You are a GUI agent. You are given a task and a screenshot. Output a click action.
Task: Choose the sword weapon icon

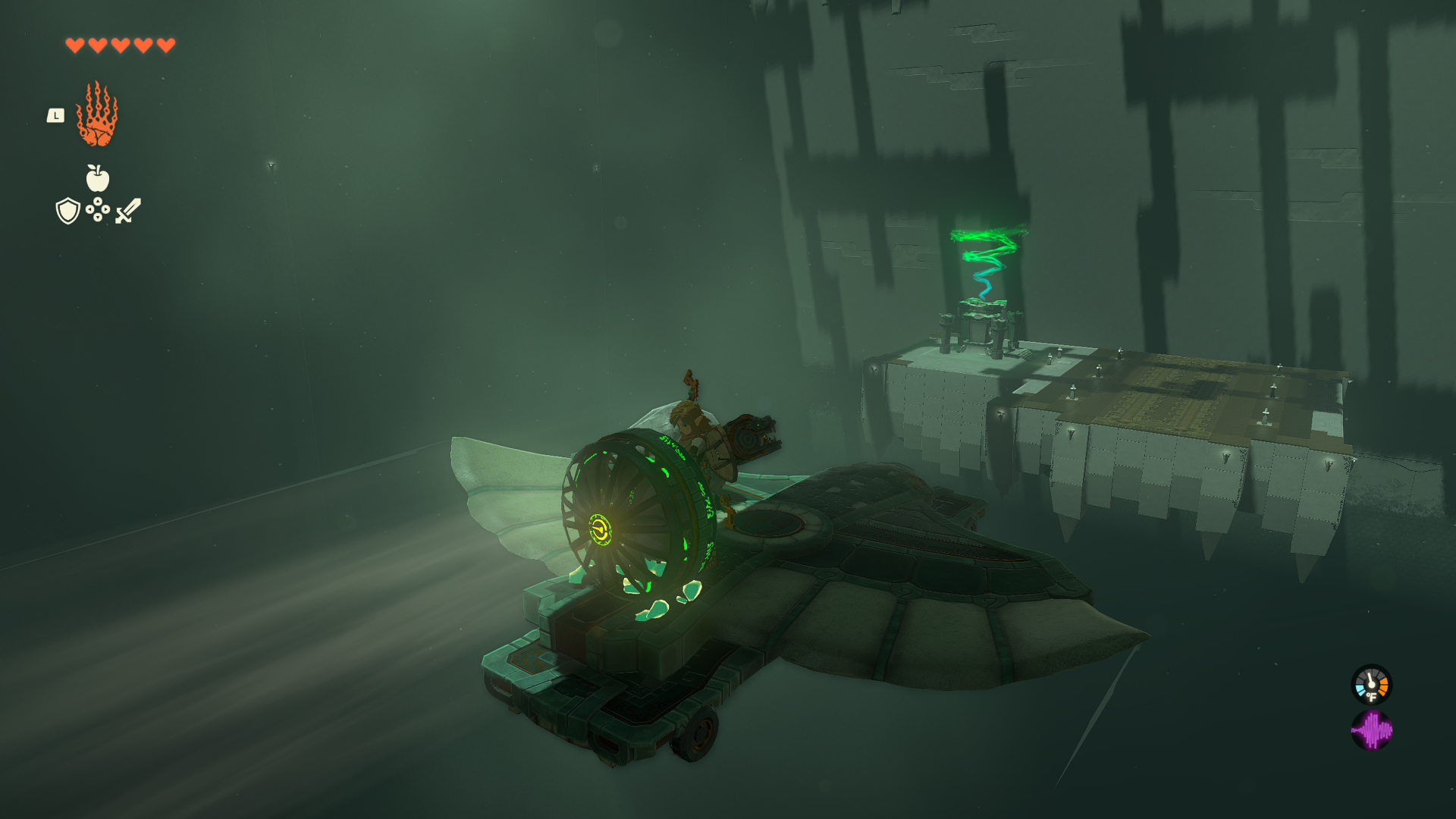(x=128, y=210)
